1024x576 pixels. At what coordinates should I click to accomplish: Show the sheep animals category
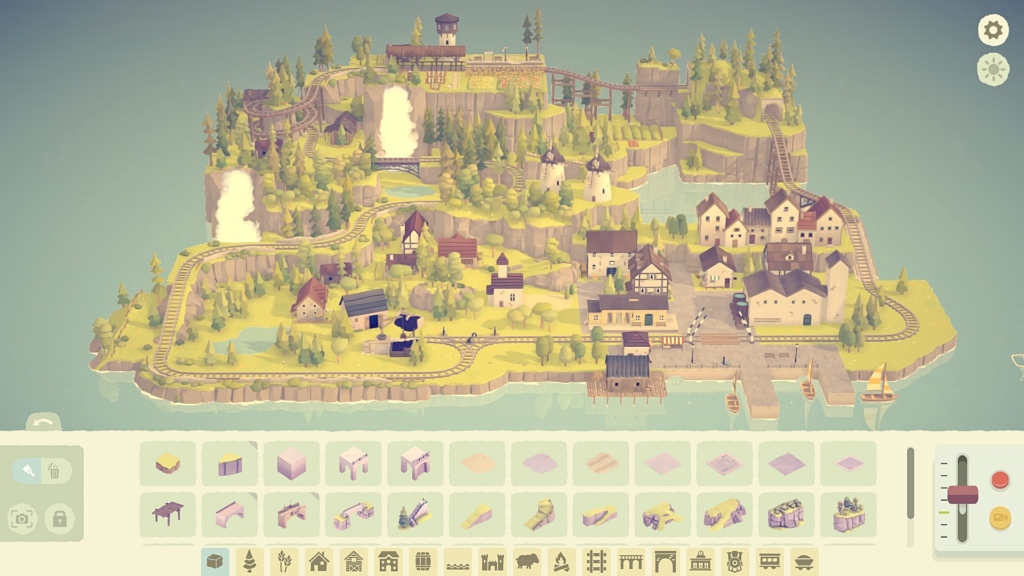pyautogui.click(x=527, y=561)
